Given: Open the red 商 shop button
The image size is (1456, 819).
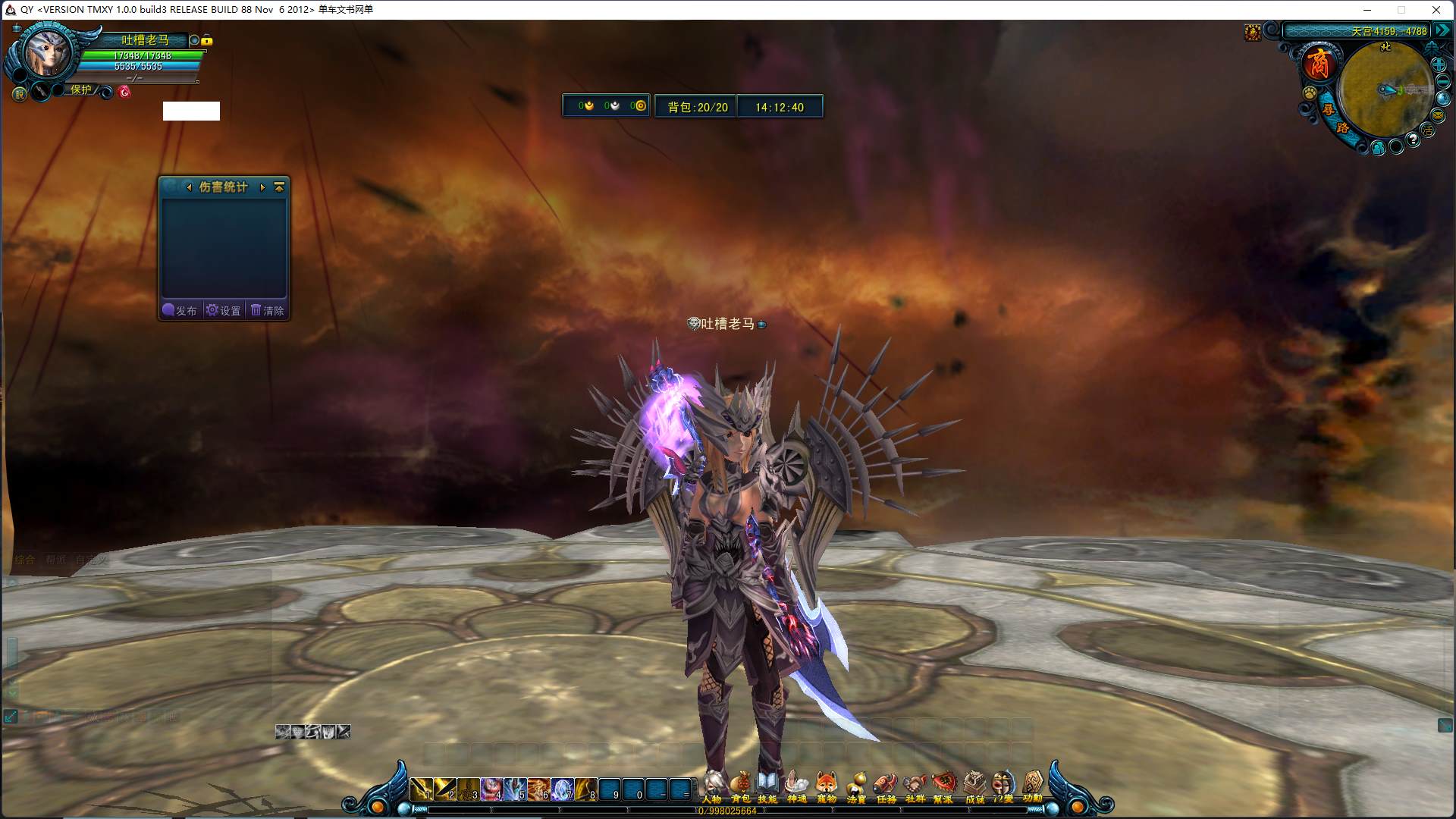Looking at the screenshot, I should point(1319,63).
